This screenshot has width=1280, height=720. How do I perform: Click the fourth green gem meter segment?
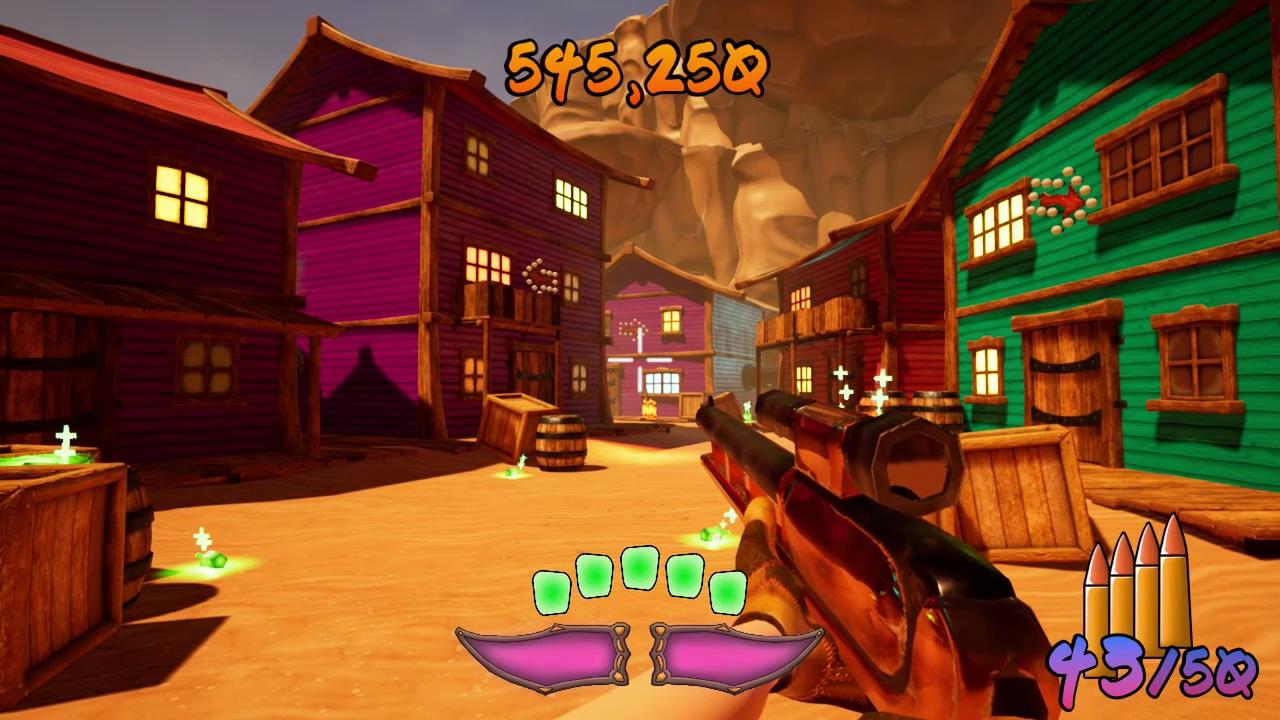point(682,578)
